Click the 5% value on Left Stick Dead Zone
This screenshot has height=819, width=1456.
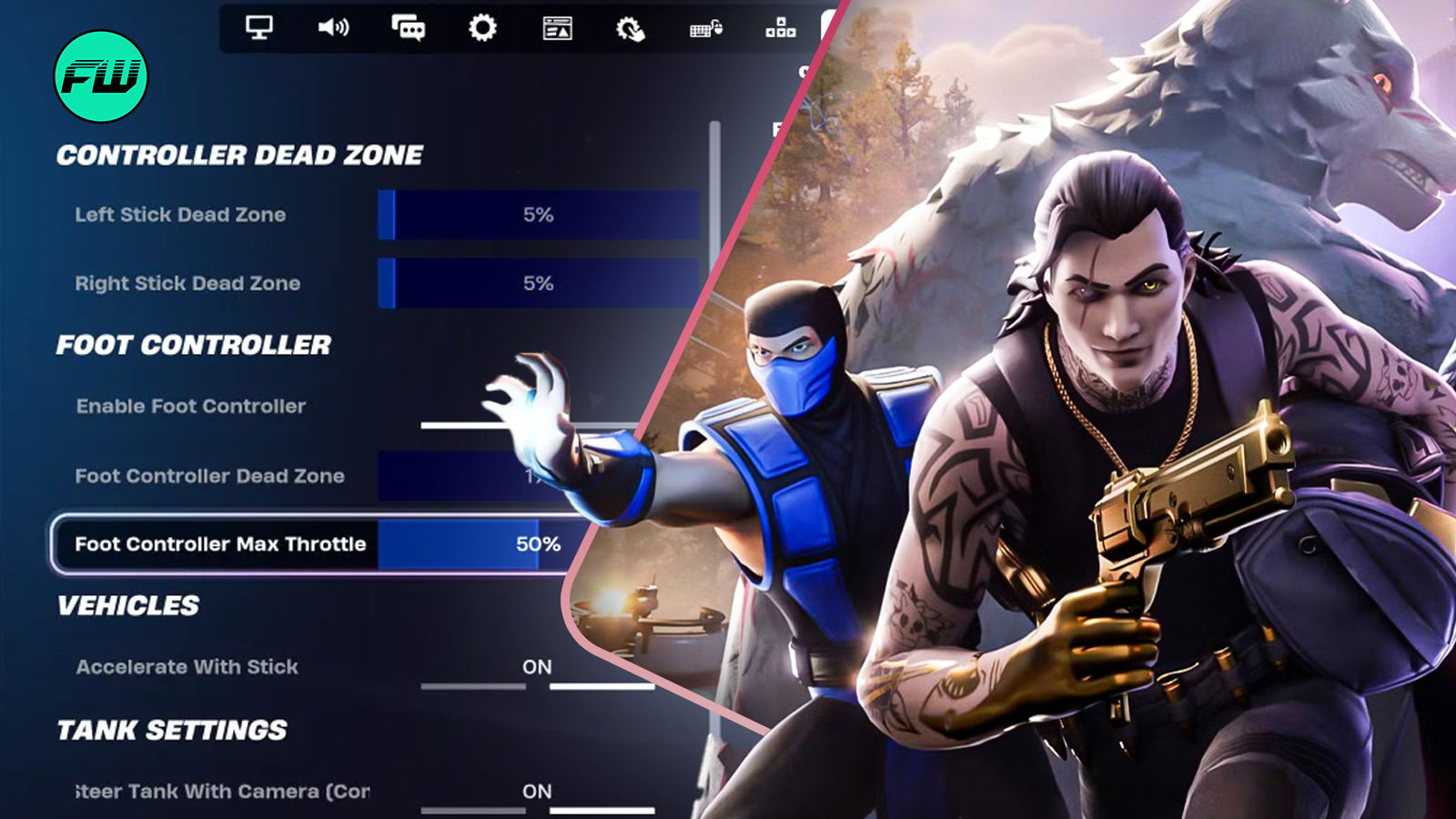539,217
